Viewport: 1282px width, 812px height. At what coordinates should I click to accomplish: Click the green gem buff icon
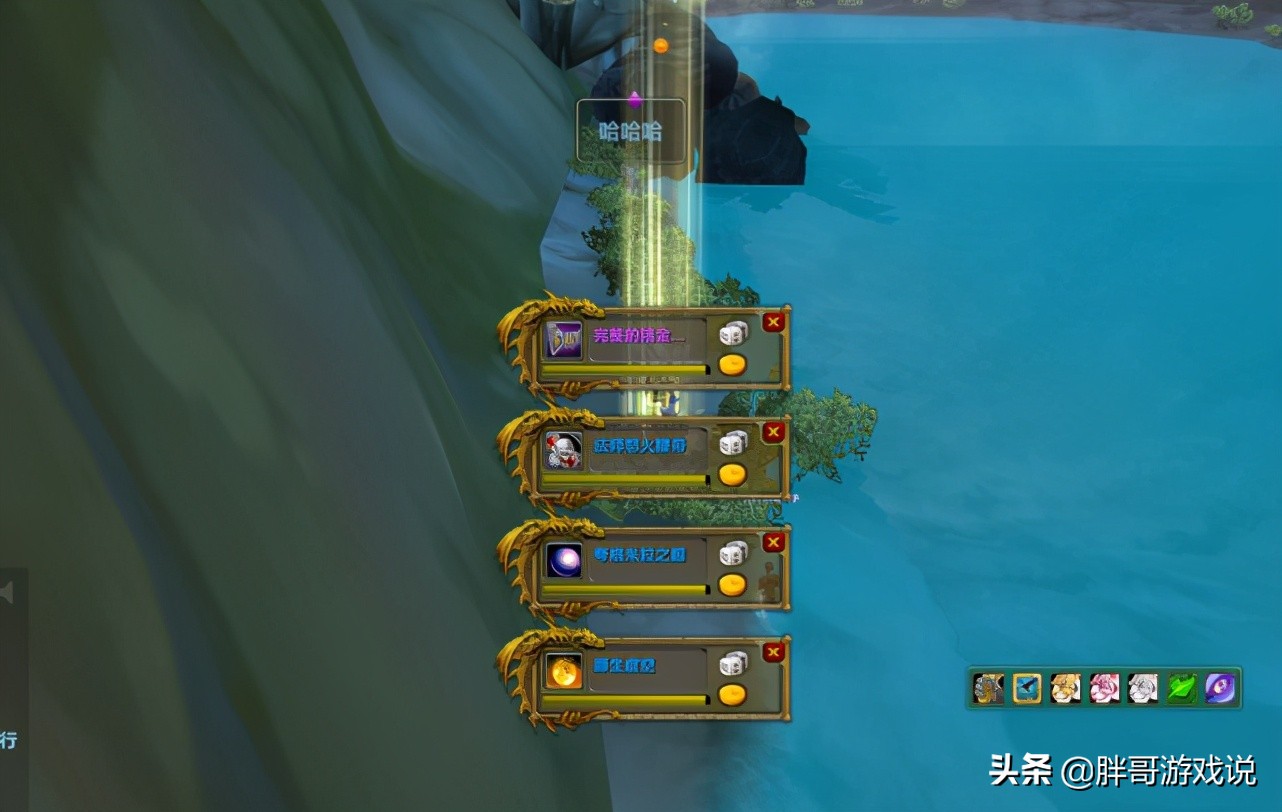[1180, 687]
